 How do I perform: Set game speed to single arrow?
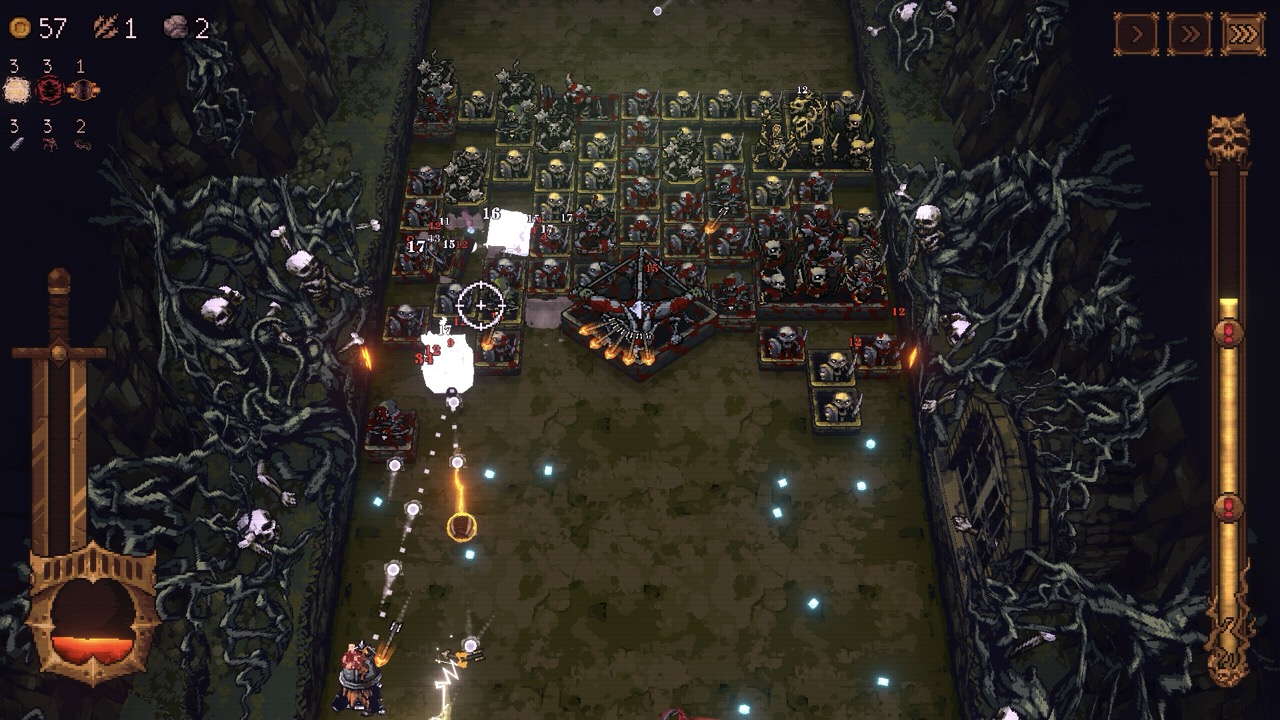(x=1137, y=34)
